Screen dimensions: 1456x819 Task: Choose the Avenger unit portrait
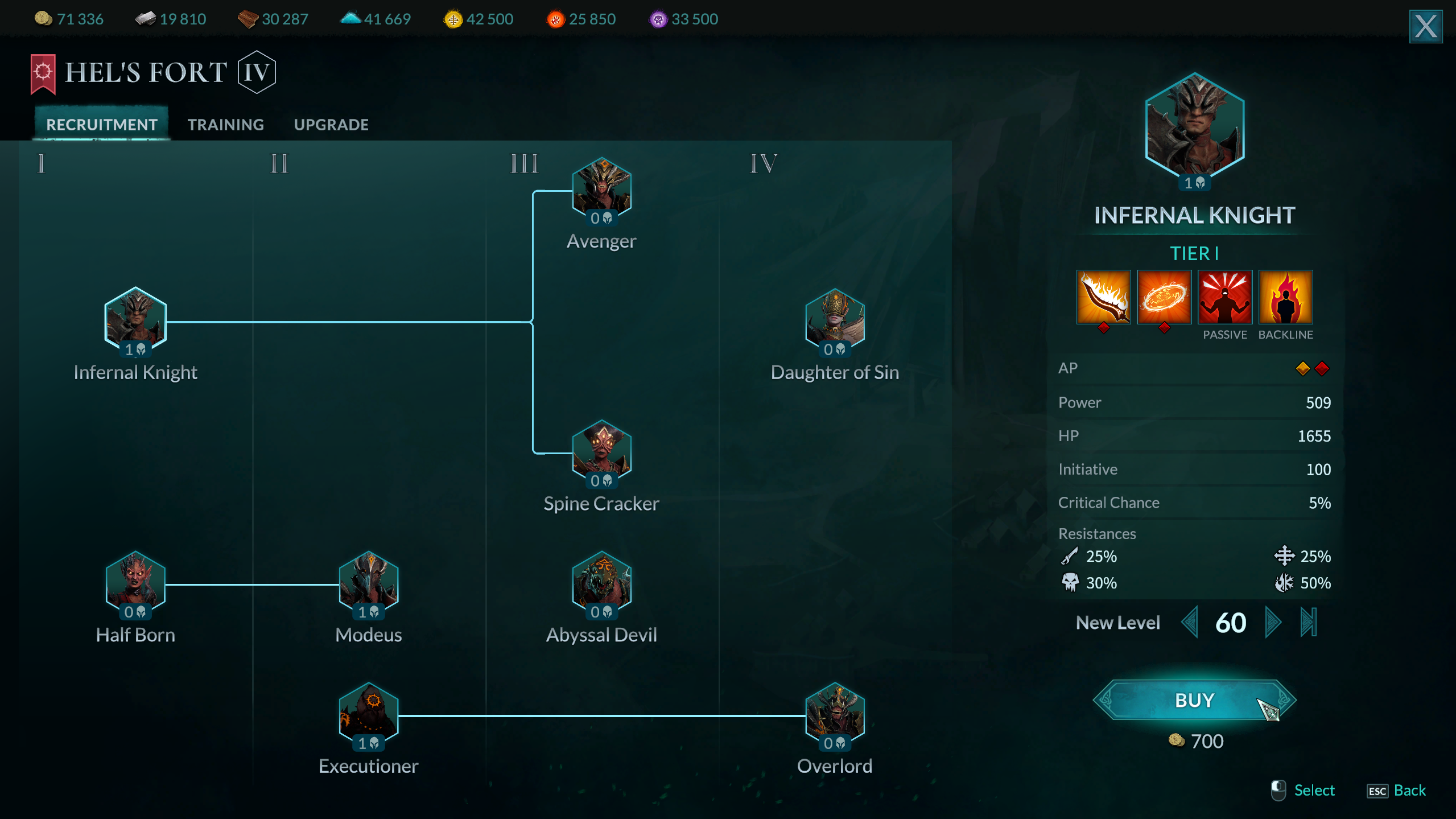(601, 188)
